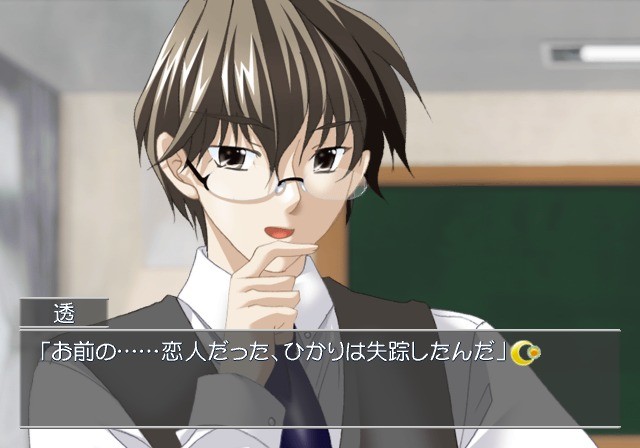Click the crescent moon continue indicator

point(526,352)
